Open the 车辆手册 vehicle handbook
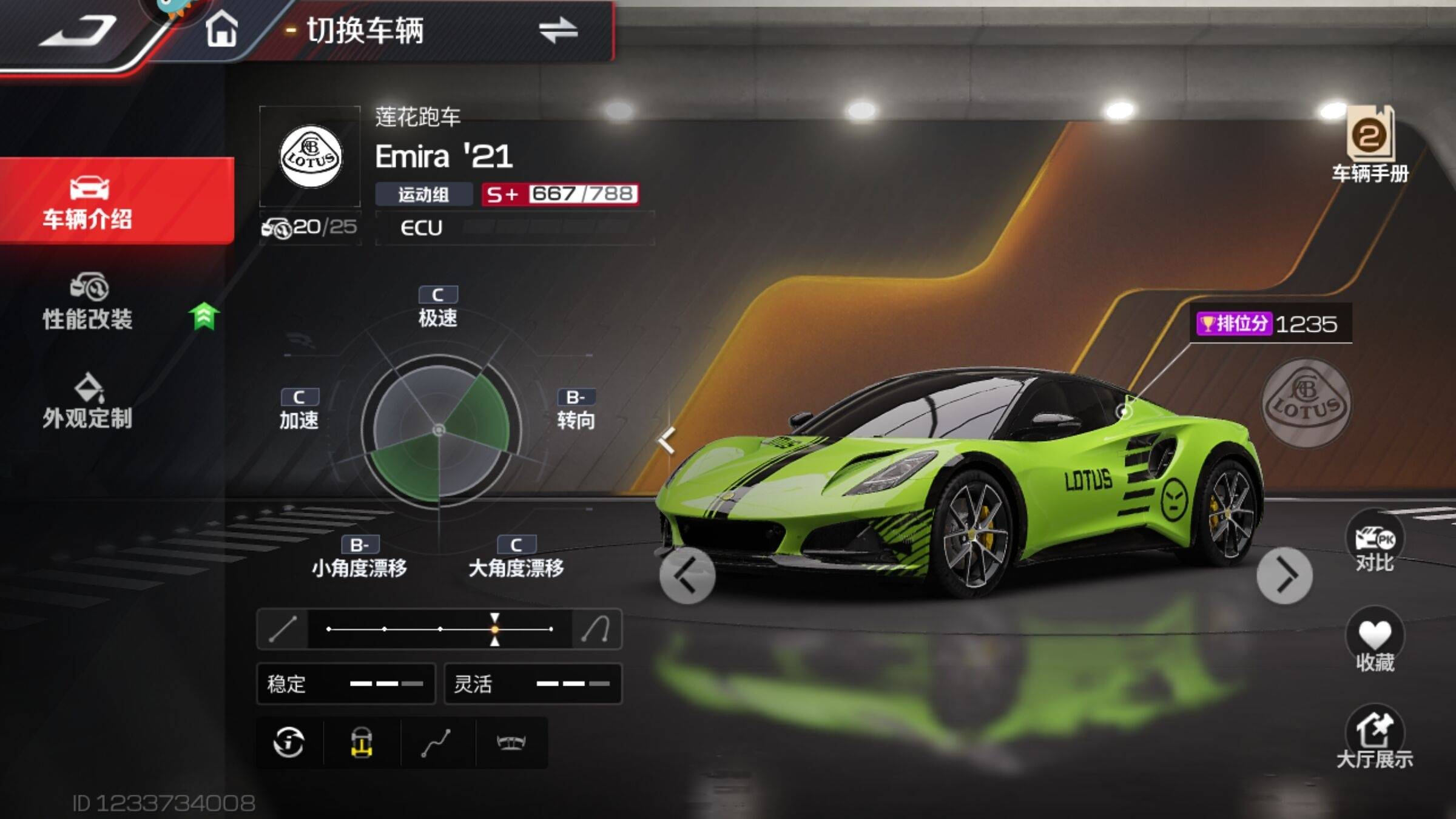1456x819 pixels. [x=1370, y=146]
